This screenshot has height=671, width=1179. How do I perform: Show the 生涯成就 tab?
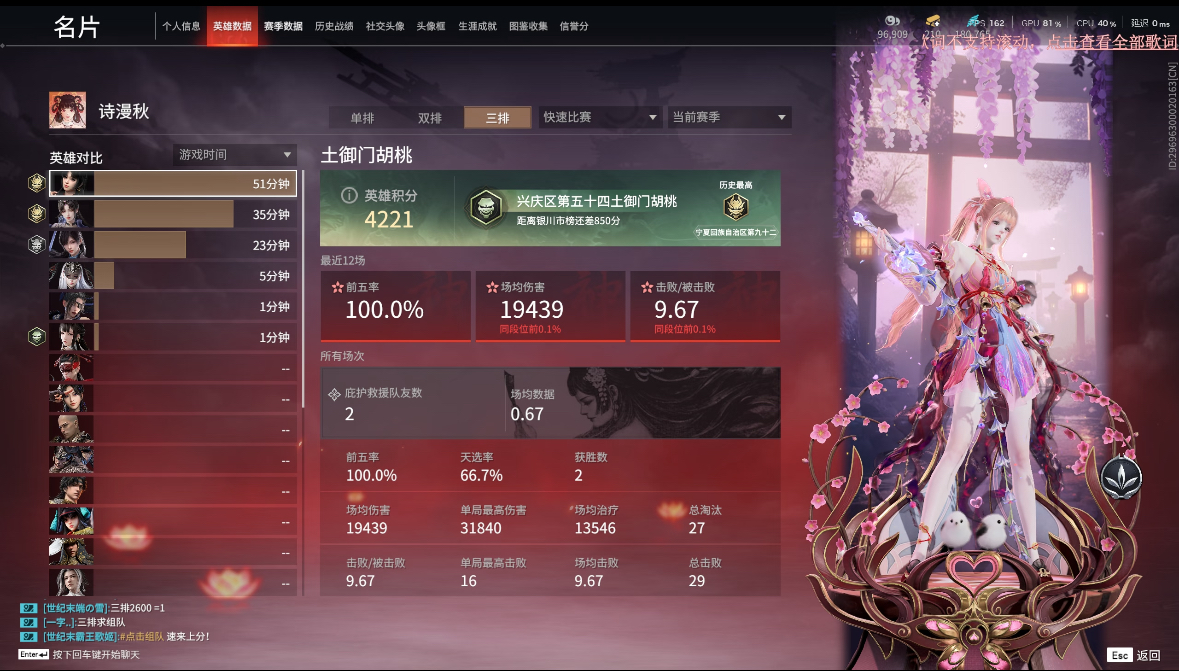(x=477, y=26)
